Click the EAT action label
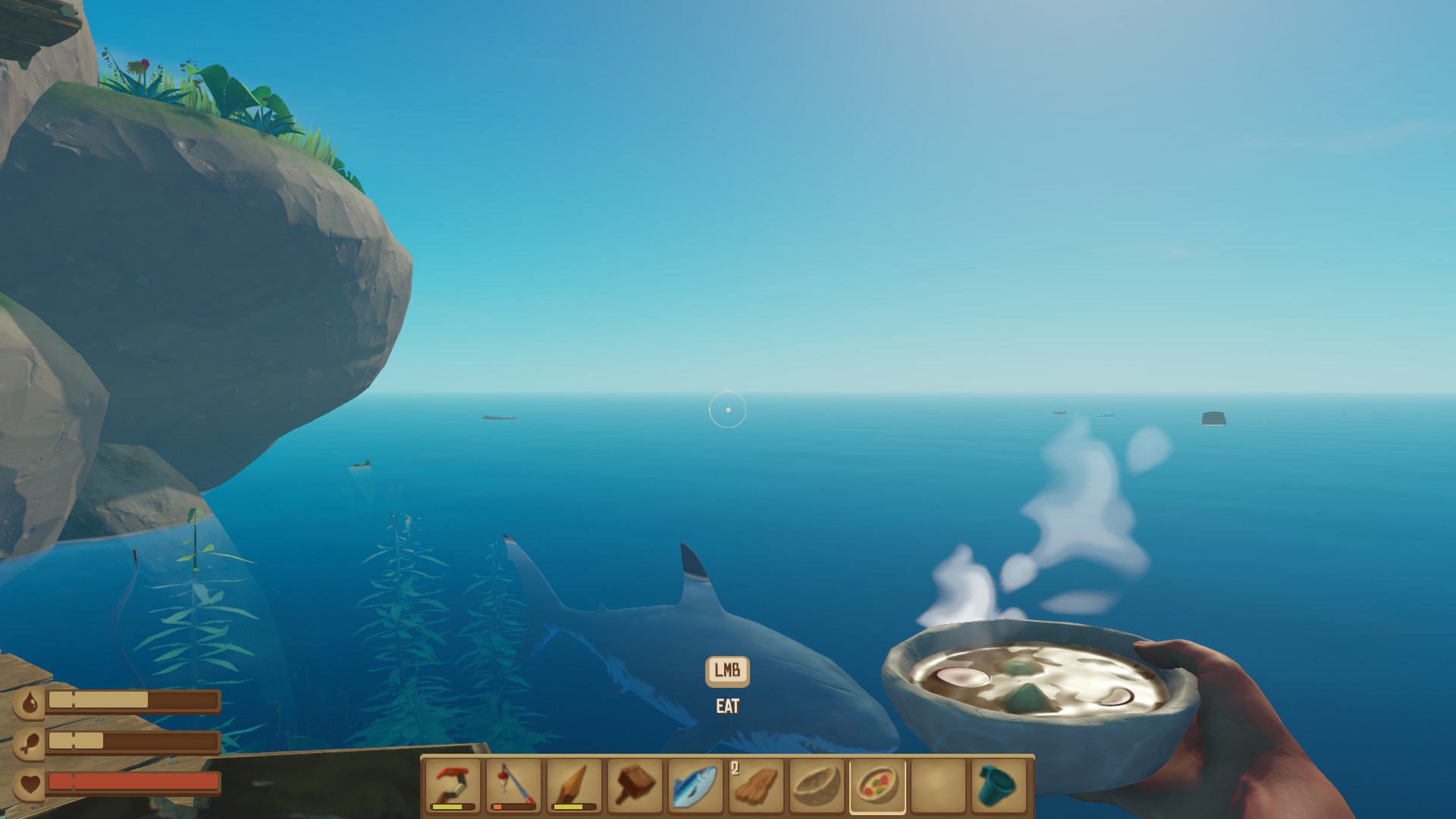1456x819 pixels. pyautogui.click(x=727, y=707)
